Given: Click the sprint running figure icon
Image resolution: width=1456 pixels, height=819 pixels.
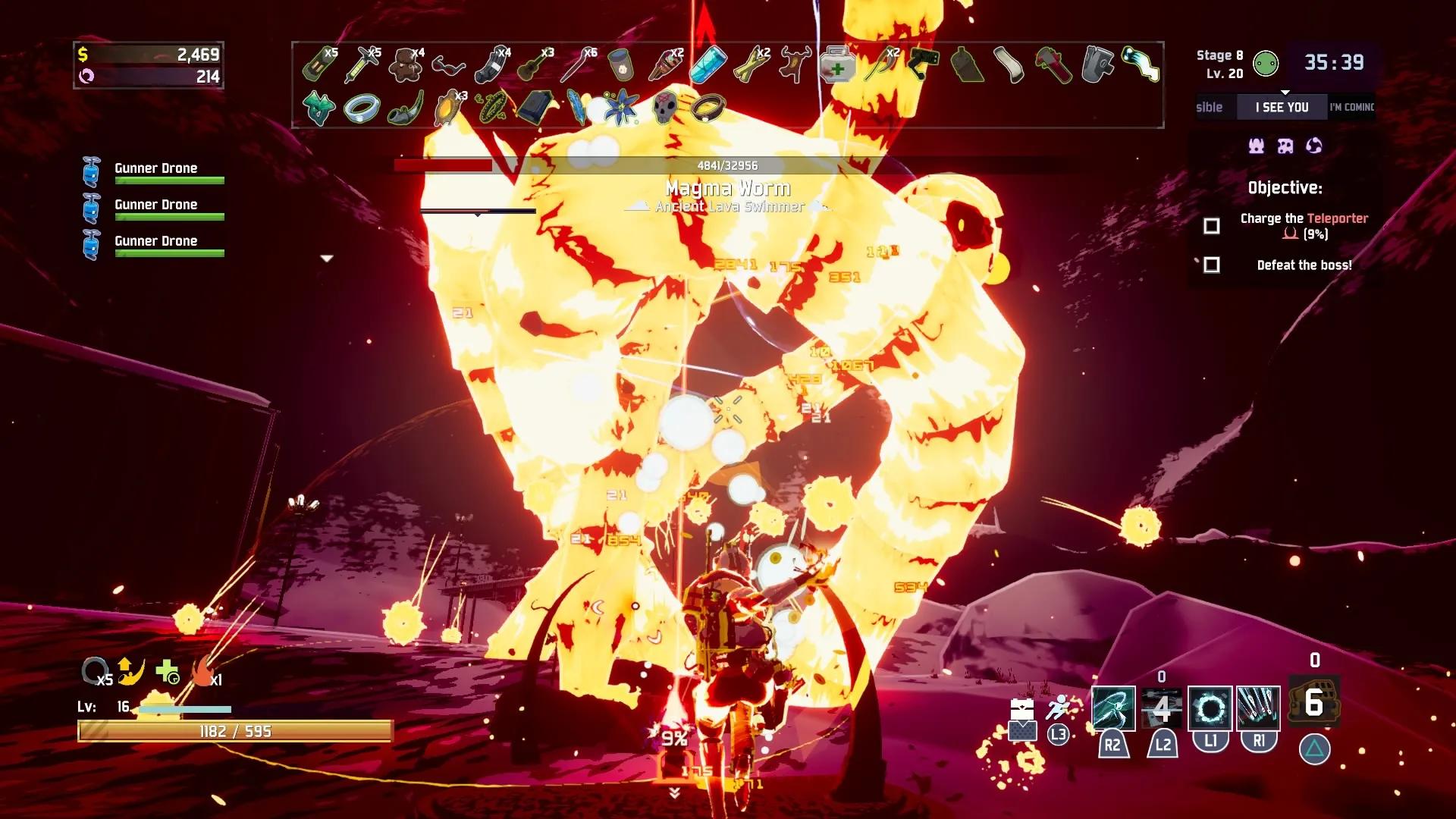Looking at the screenshot, I should coord(1058,708).
